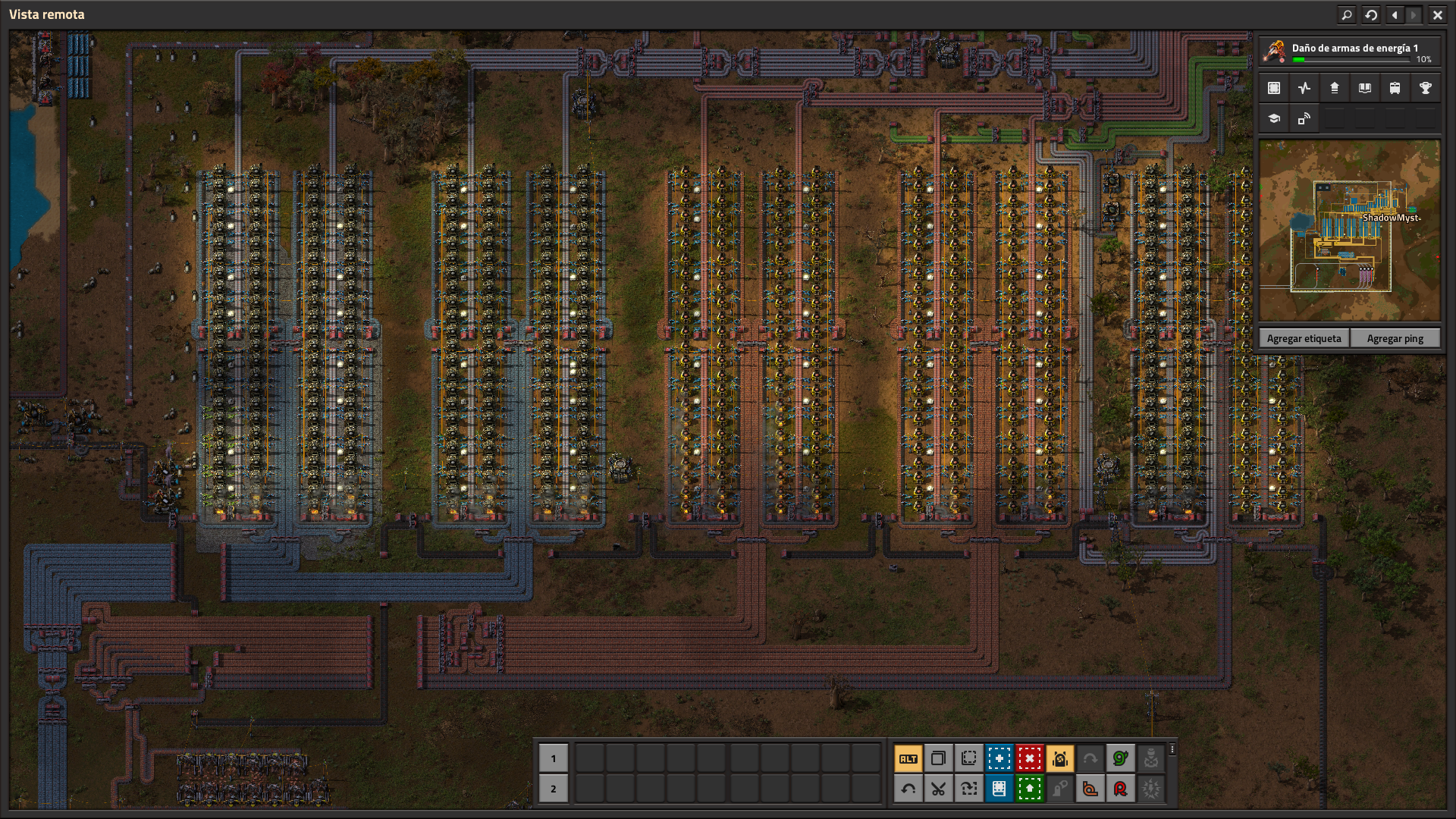The width and height of the screenshot is (1456, 819).
Task: Click the back navigation arrow
Action: coord(1393,14)
